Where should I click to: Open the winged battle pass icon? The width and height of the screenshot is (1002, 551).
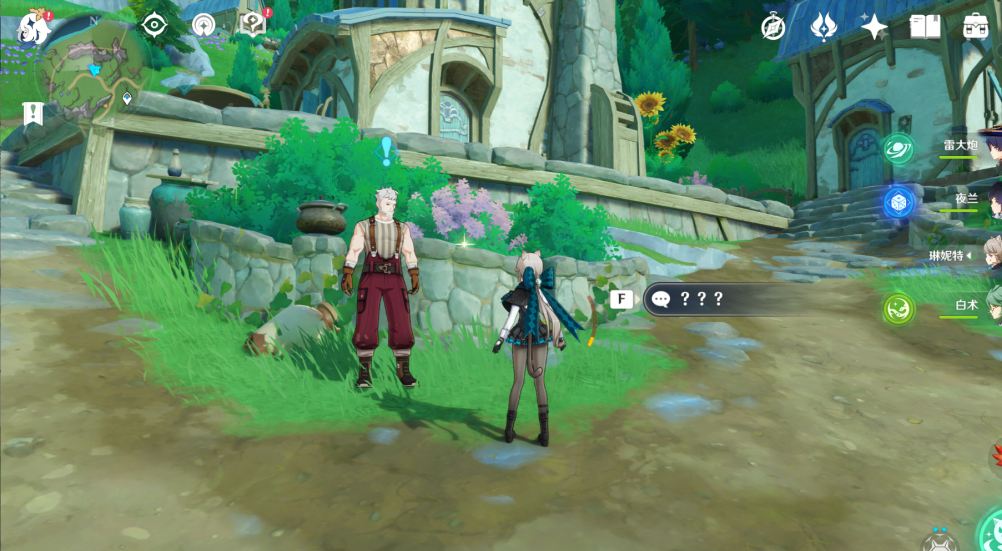824,27
